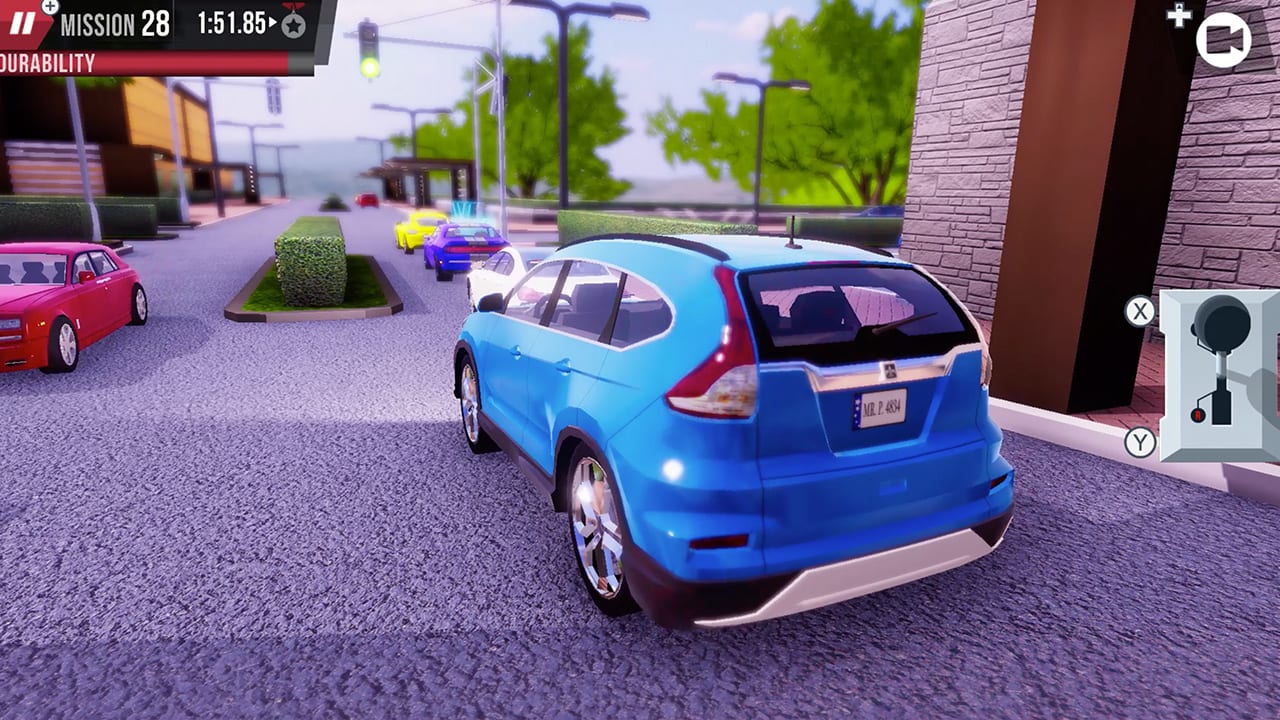Tap the video recording camera icon
The image size is (1280, 720).
pyautogui.click(x=1222, y=40)
